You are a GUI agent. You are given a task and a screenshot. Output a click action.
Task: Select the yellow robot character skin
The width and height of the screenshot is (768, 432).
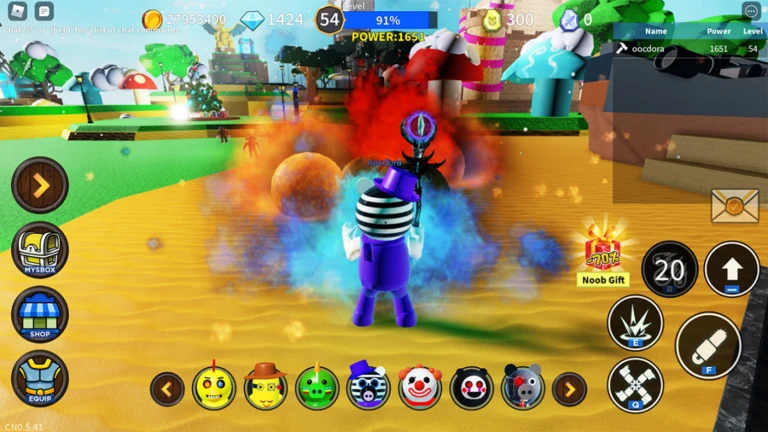tap(214, 387)
